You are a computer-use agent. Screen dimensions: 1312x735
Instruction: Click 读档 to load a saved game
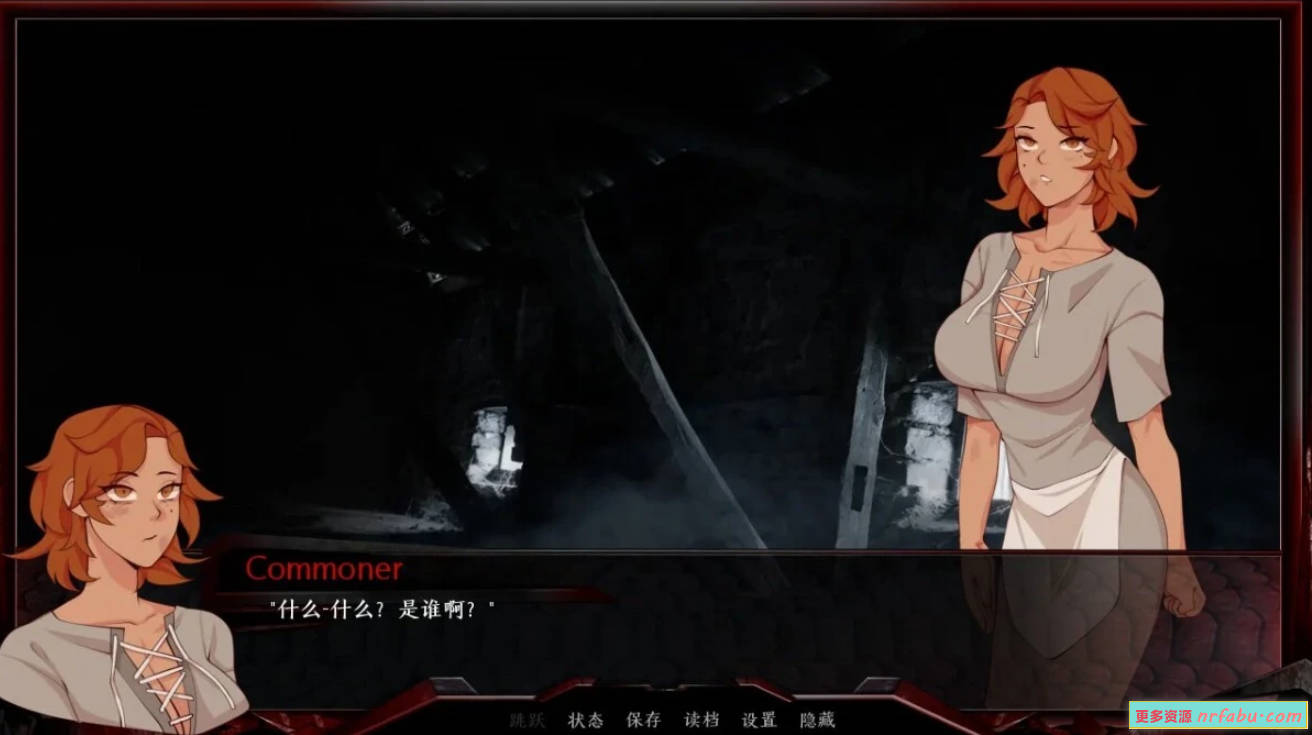tap(703, 719)
